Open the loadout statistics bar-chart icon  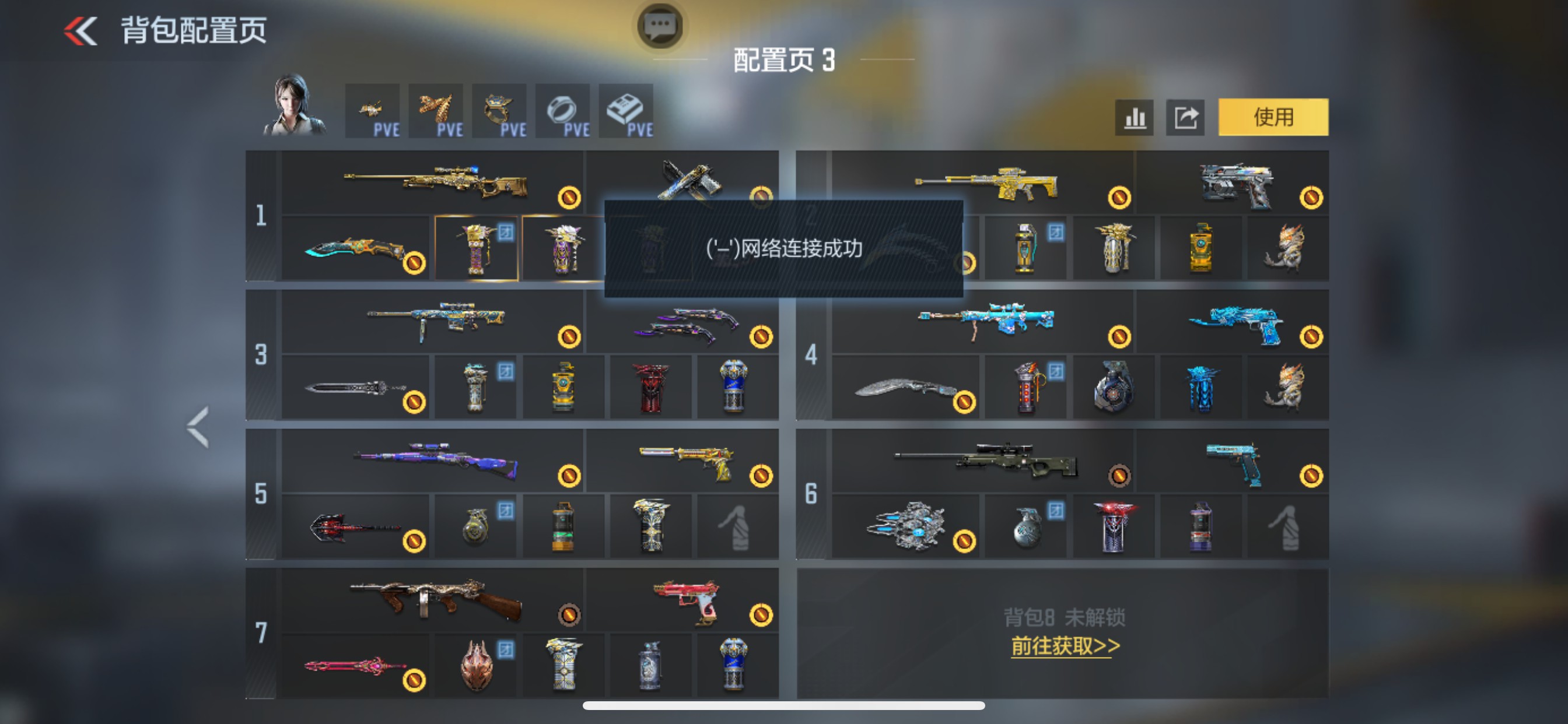1135,117
